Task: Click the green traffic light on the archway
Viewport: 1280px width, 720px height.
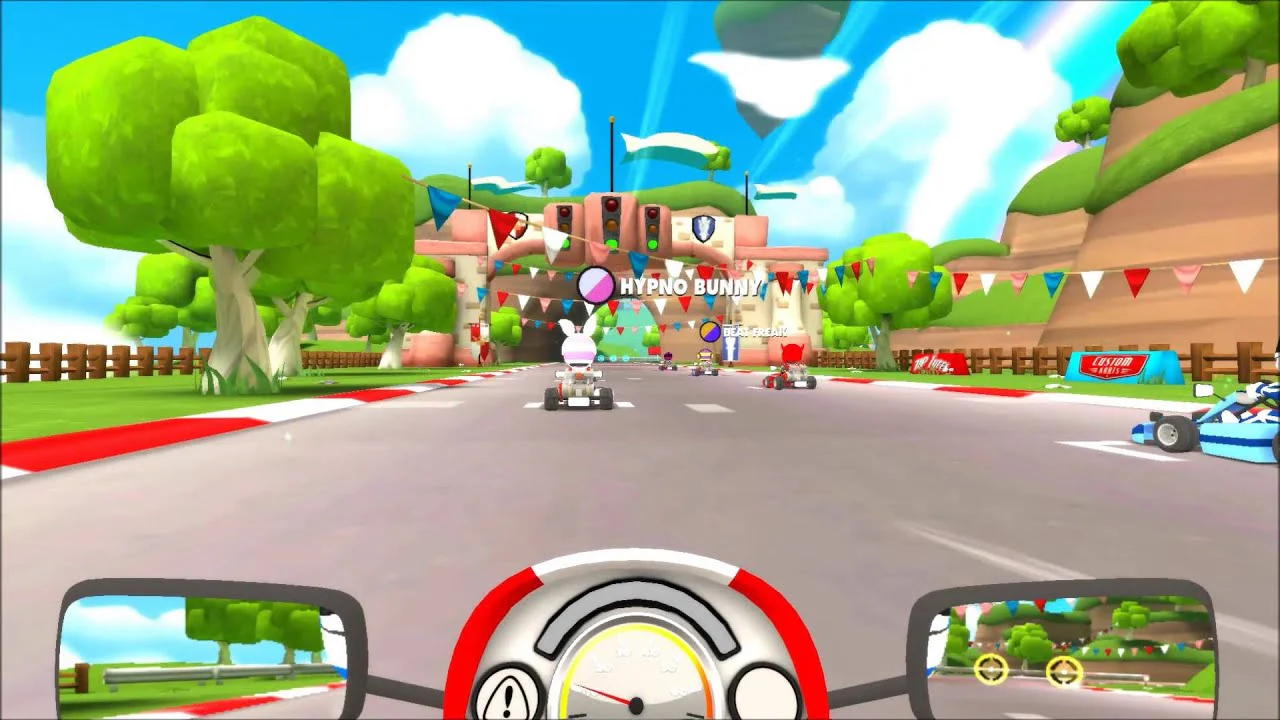Action: pyautogui.click(x=612, y=244)
